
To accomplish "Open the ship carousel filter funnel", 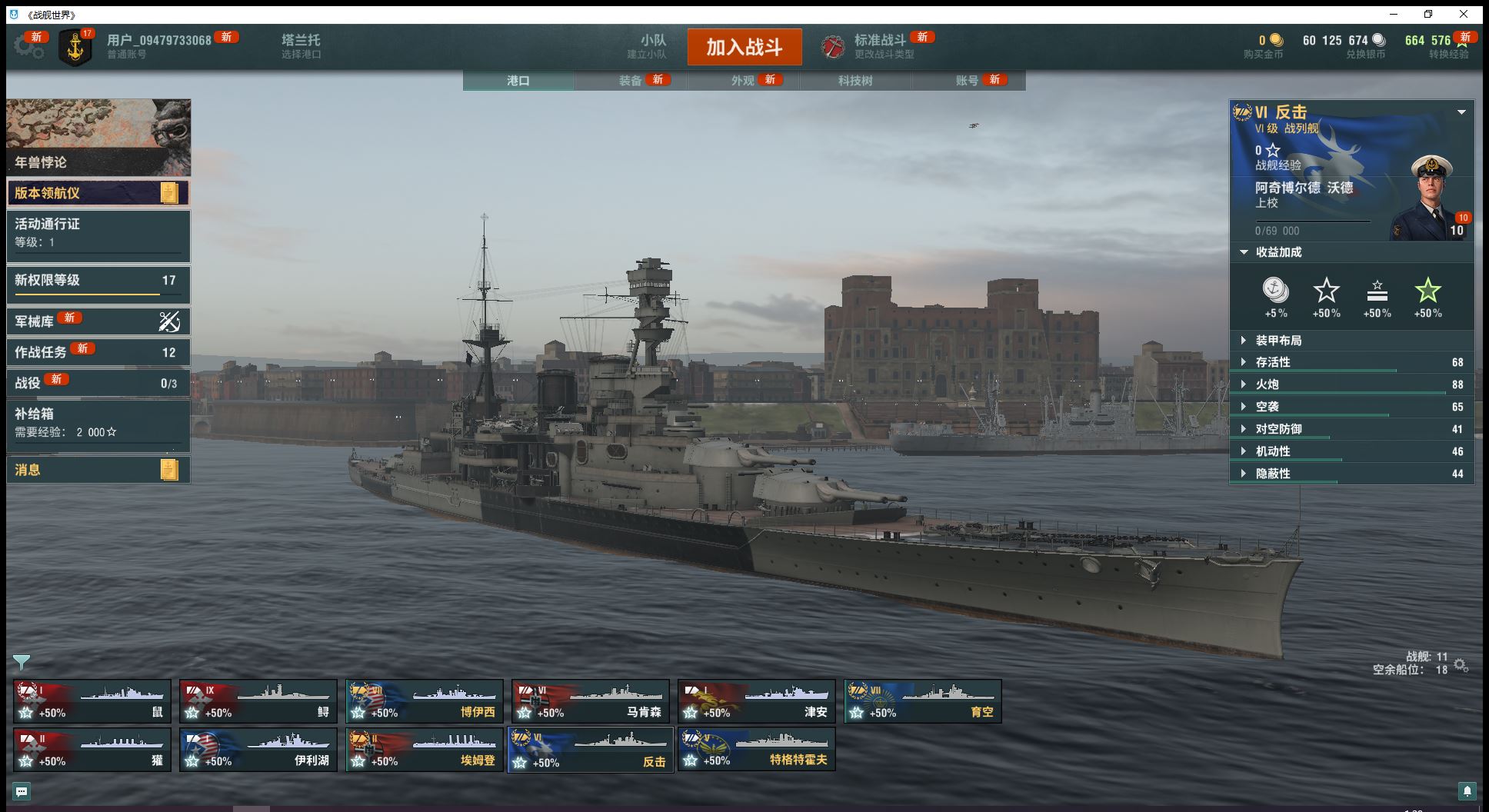I will point(22,662).
